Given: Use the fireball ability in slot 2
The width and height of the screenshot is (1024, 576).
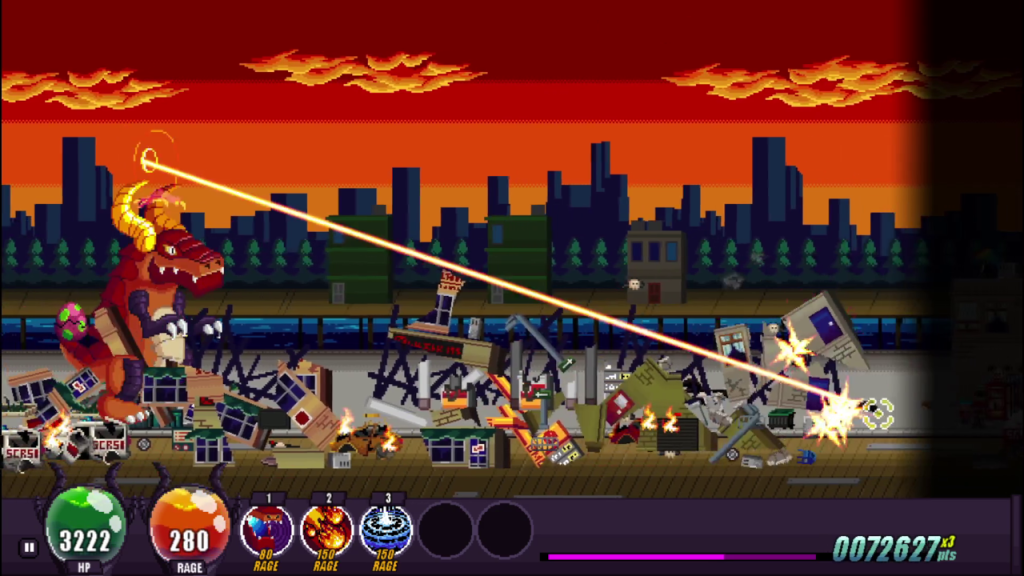Looking at the screenshot, I should [327, 529].
